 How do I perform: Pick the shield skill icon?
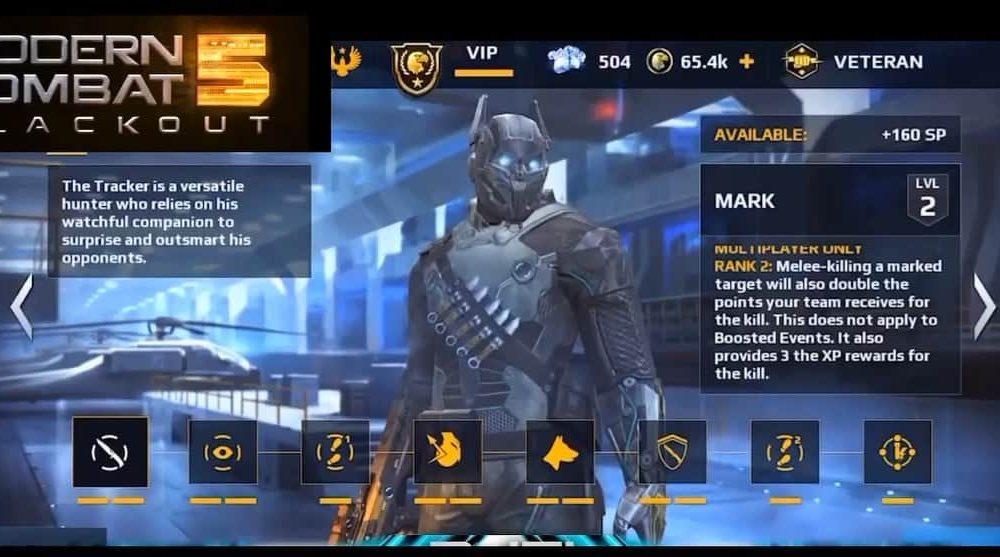point(672,452)
